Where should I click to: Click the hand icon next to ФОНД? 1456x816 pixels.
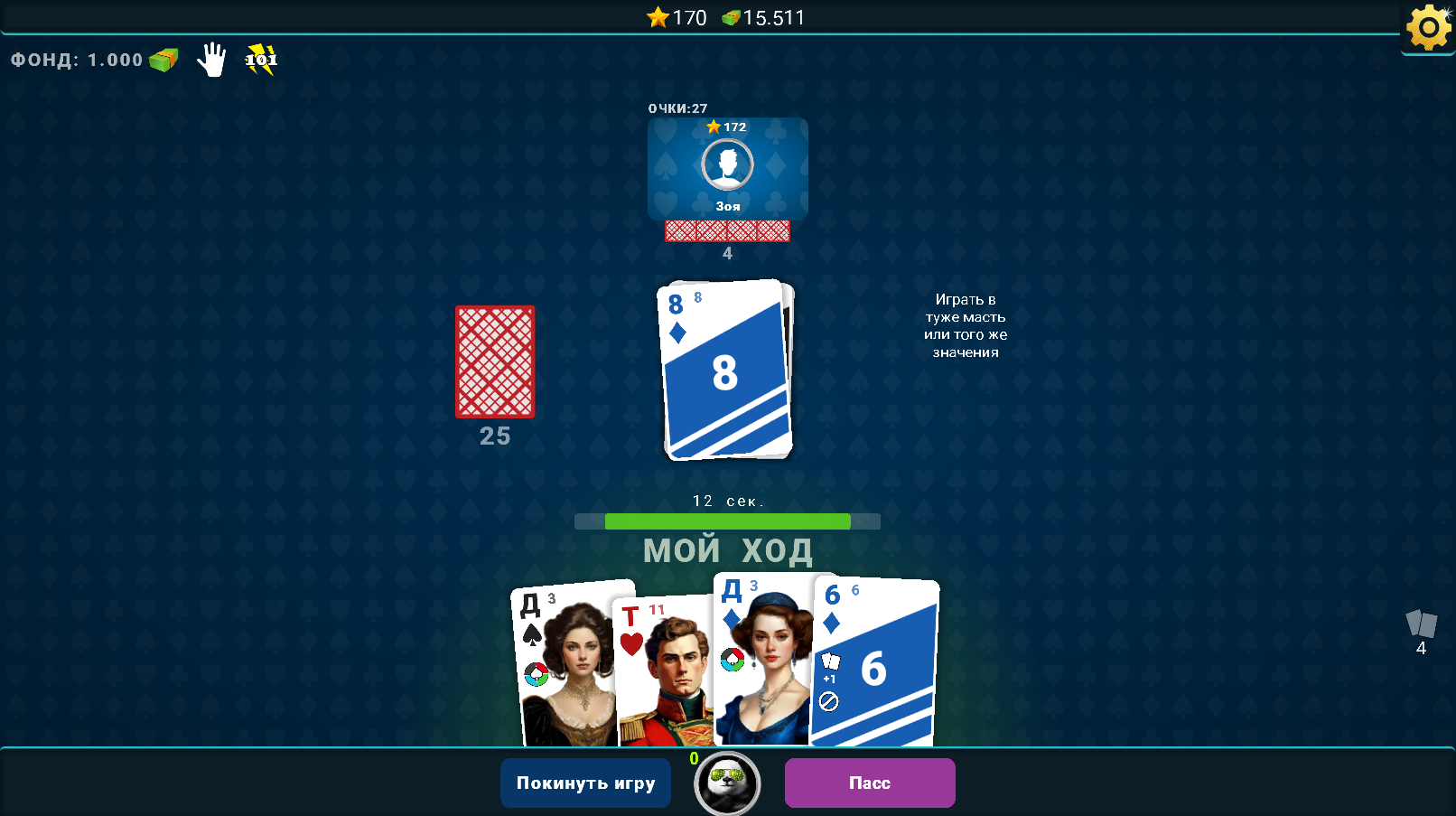211,61
